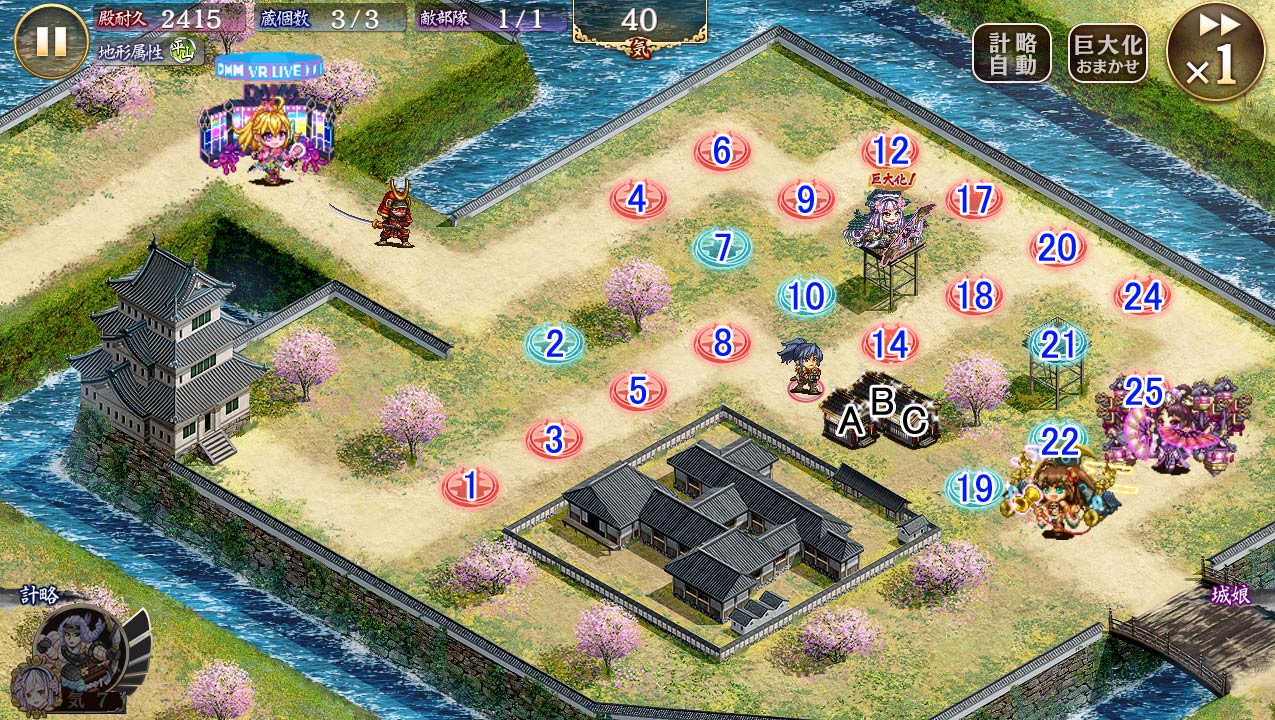Select red placement tile 6
Image resolution: width=1275 pixels, height=720 pixels.
722,152
